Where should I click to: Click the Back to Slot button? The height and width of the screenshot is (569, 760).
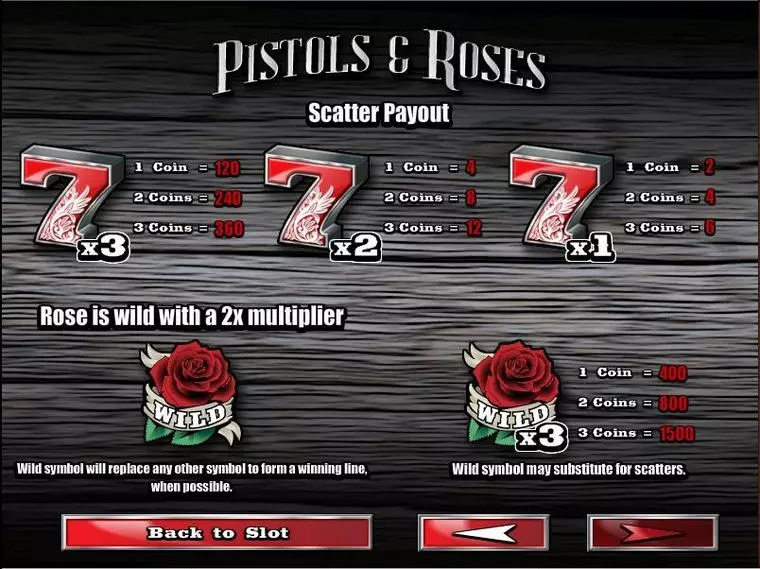[x=217, y=533]
